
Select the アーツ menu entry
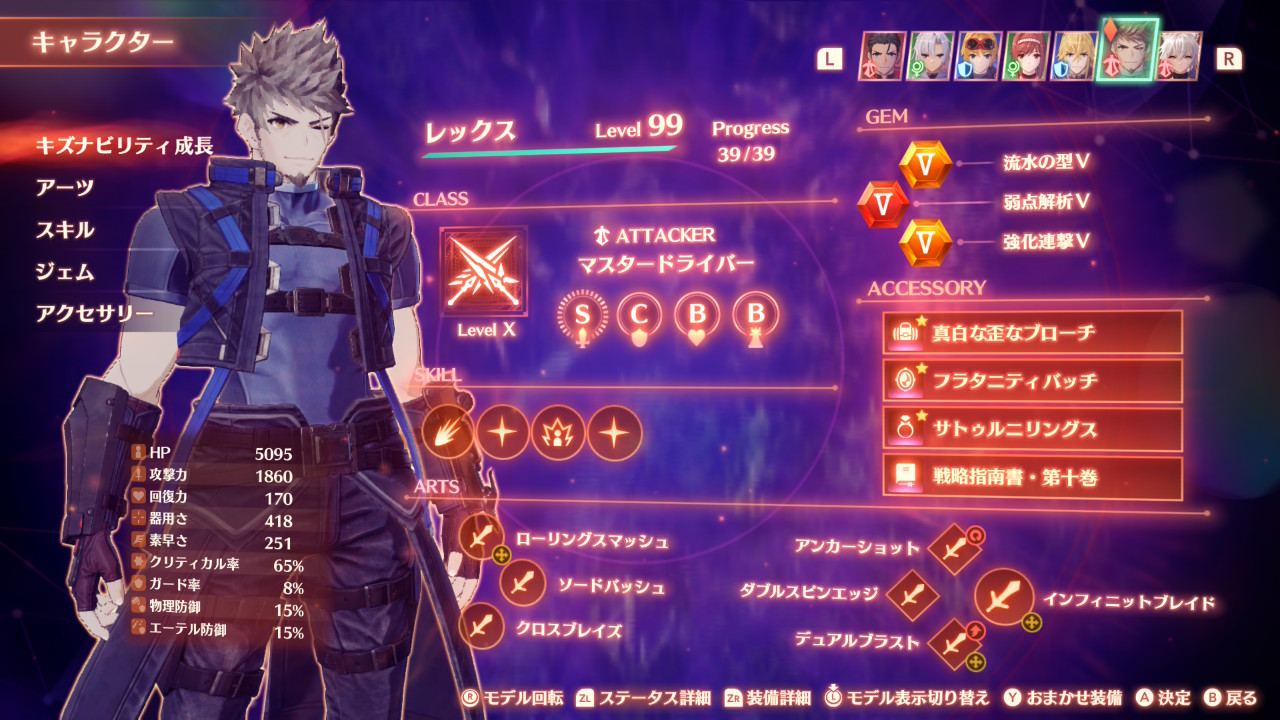65,188
